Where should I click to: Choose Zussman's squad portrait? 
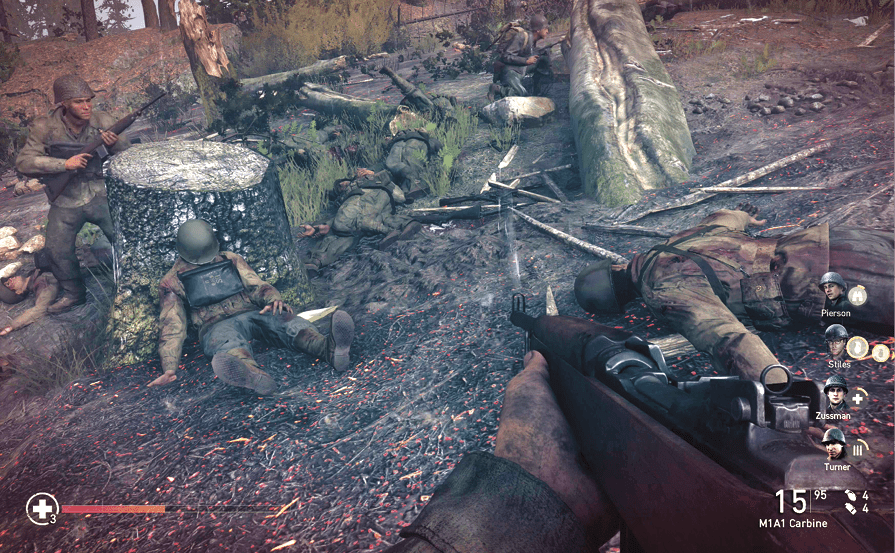(x=835, y=392)
